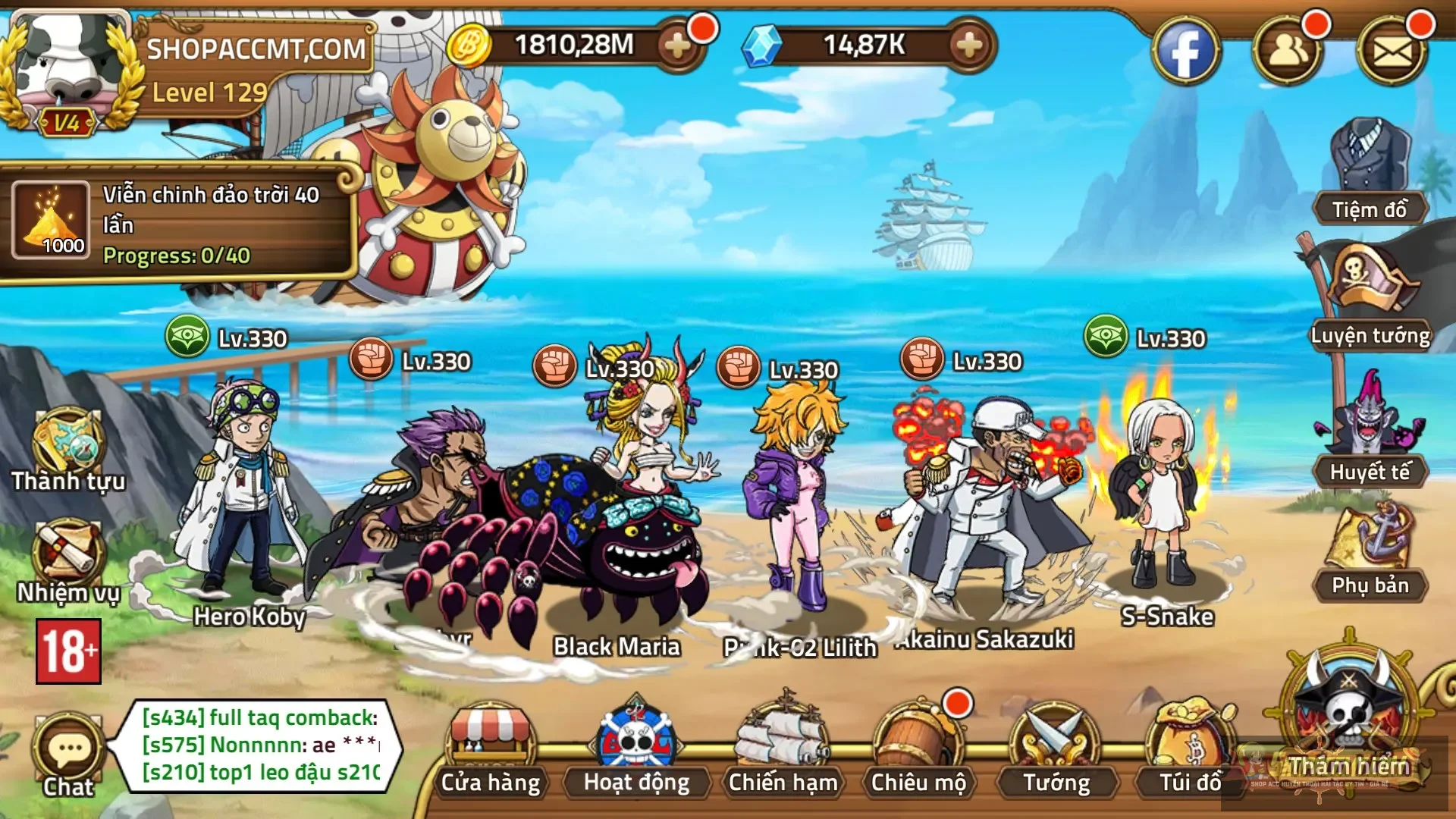The width and height of the screenshot is (1456, 819).
Task: Open the Nhiệm vụ quest scroll
Action: pyautogui.click(x=67, y=561)
